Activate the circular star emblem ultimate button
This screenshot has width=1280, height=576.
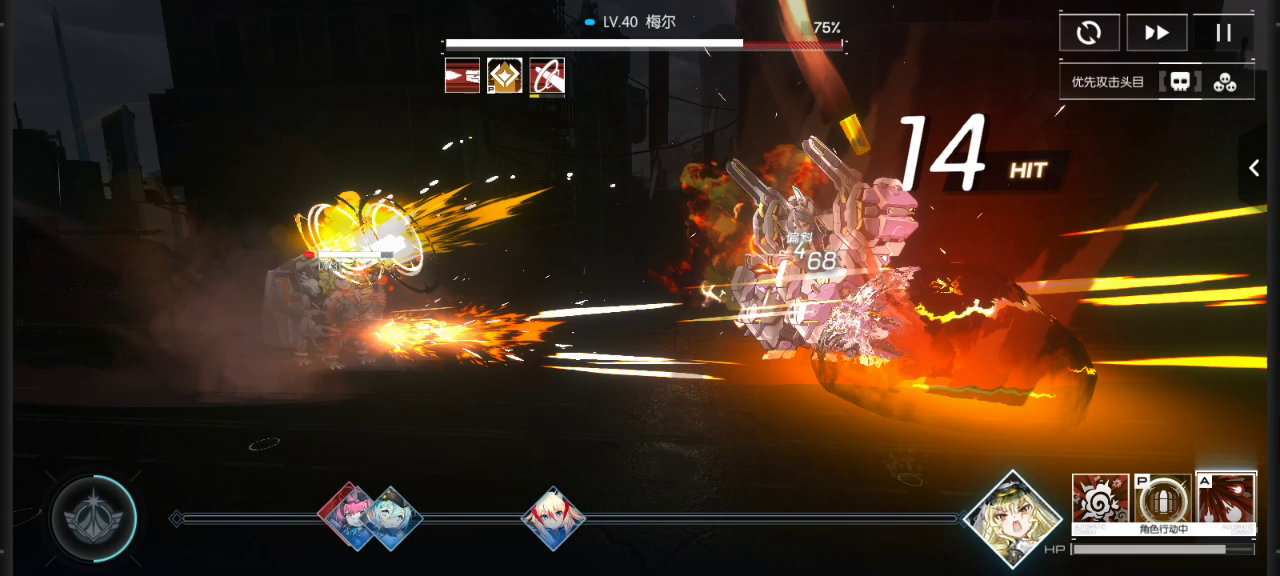[x=94, y=518]
